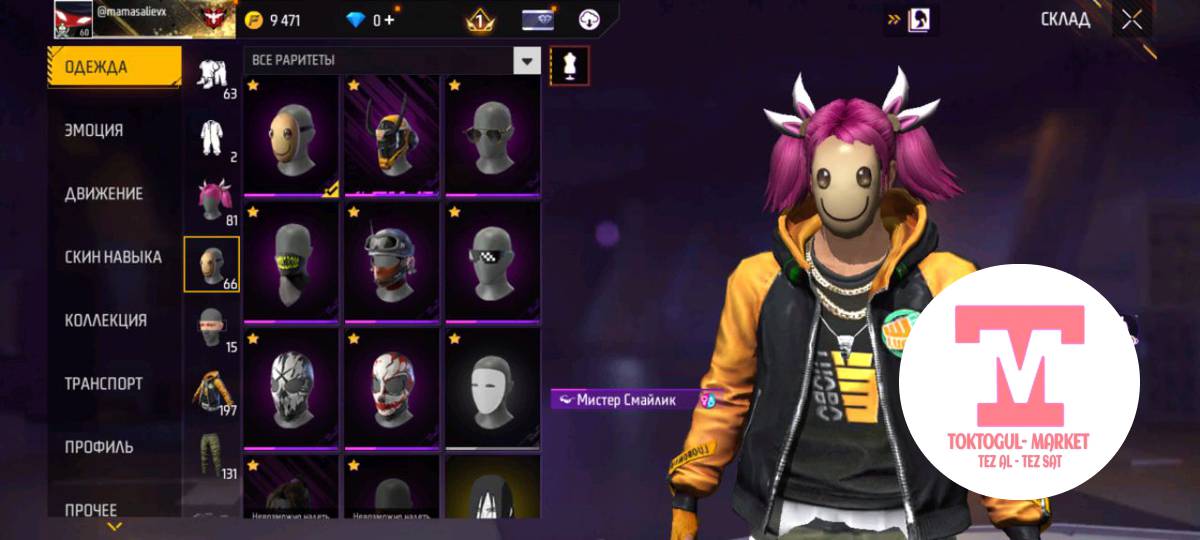The height and width of the screenshot is (540, 1200).
Task: Choose the smiley face mask item
Action: (291, 136)
